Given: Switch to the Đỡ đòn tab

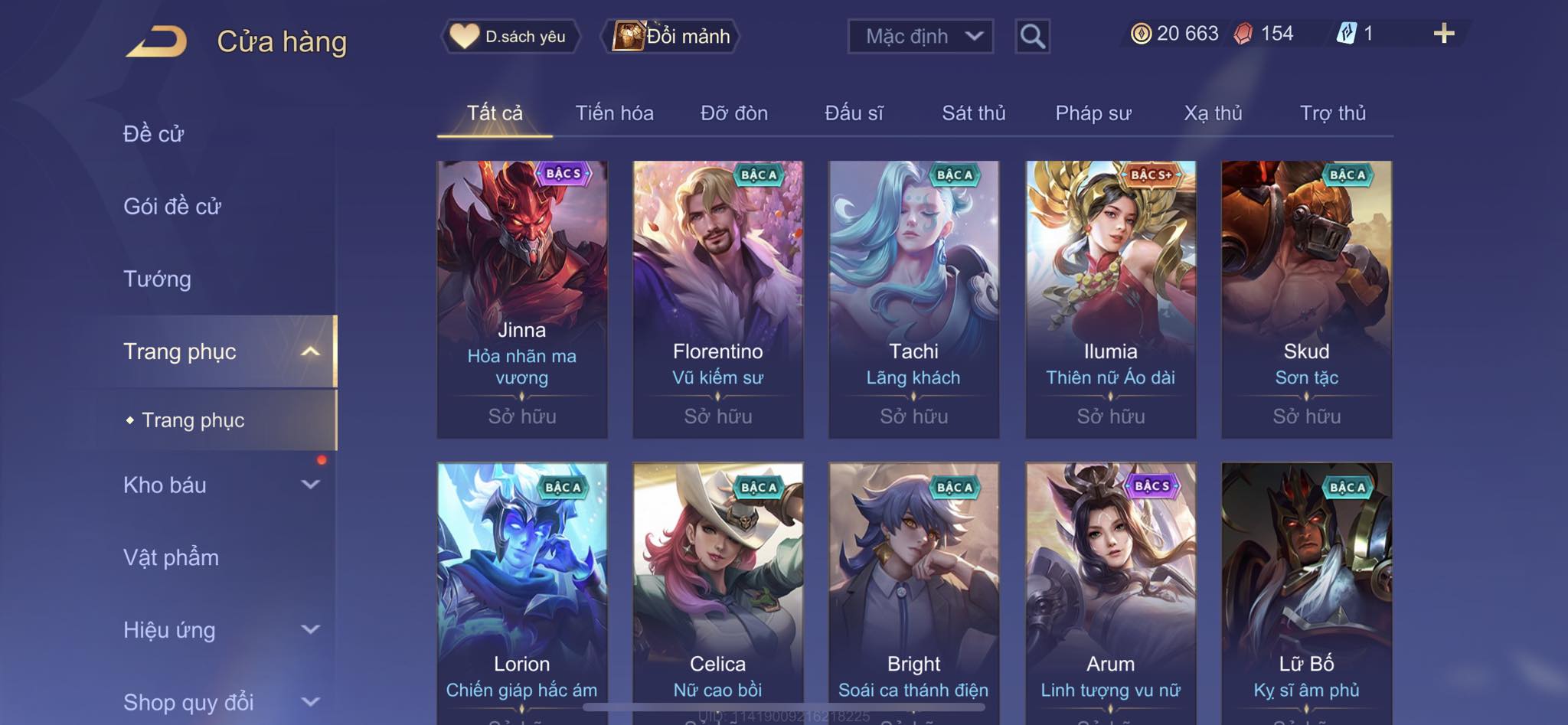Looking at the screenshot, I should pyautogui.click(x=733, y=113).
